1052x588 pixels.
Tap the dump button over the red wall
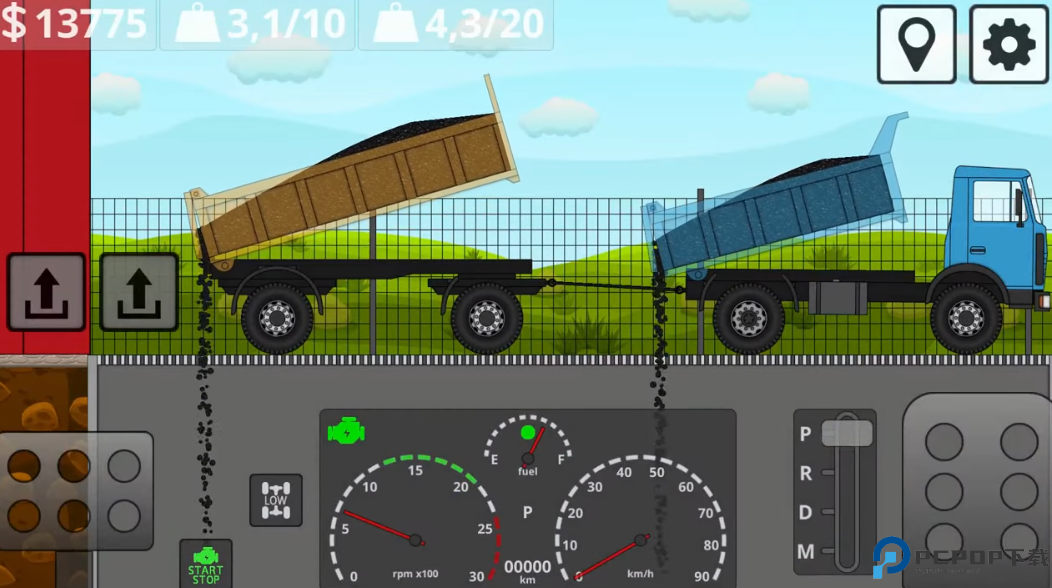pyautogui.click(x=46, y=292)
